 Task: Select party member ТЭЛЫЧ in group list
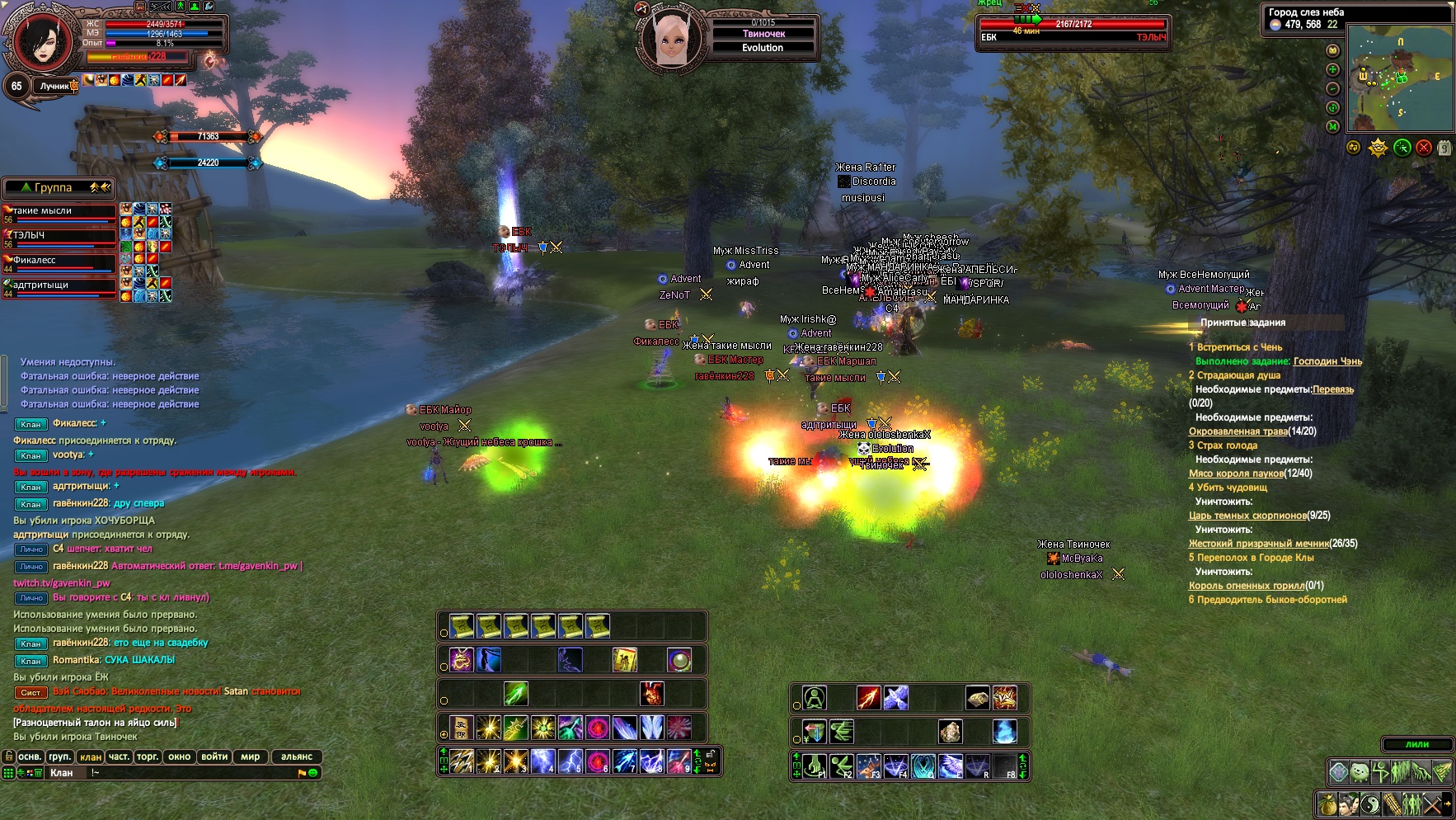[x=59, y=236]
